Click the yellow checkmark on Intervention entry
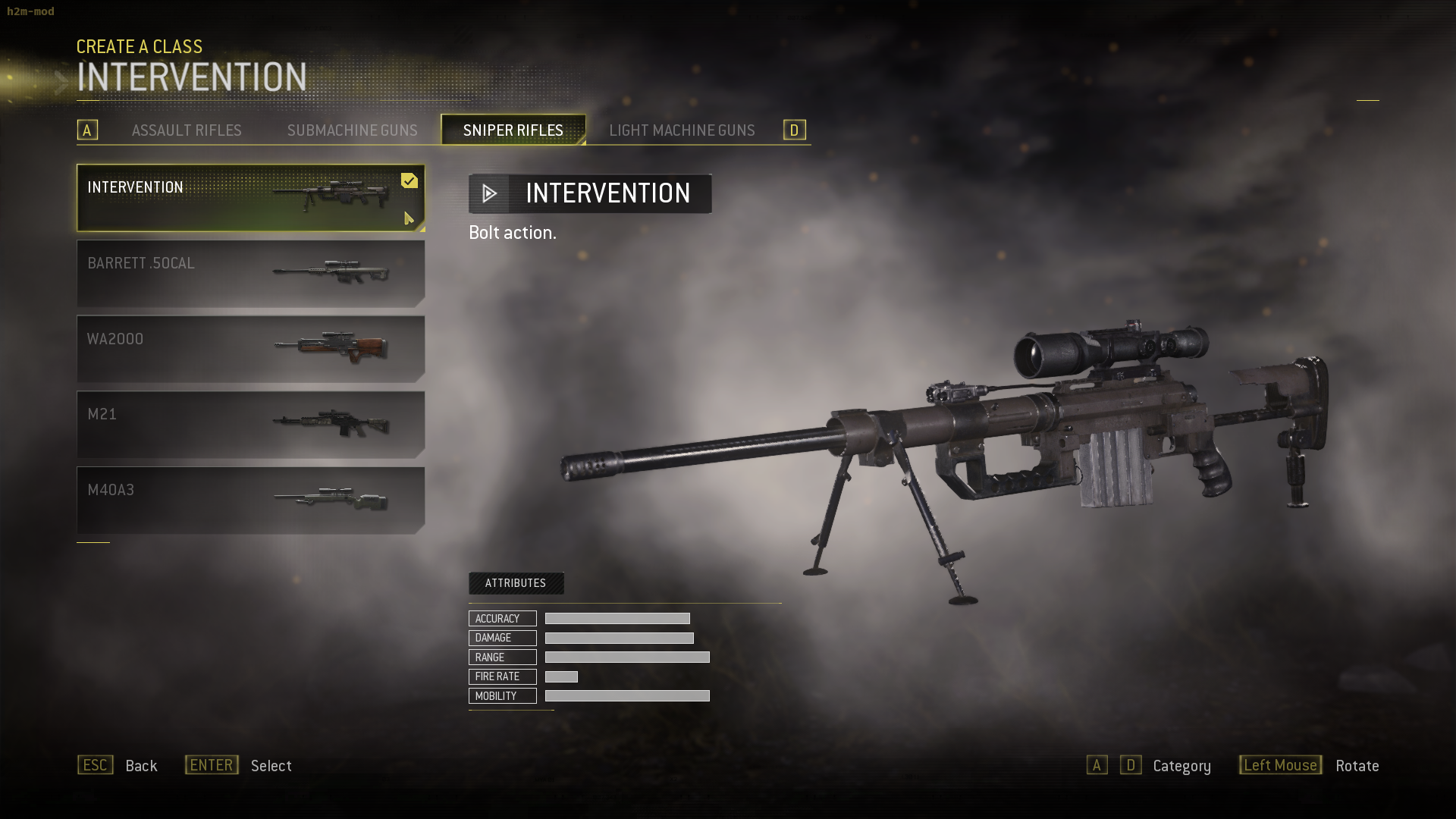 [x=409, y=180]
